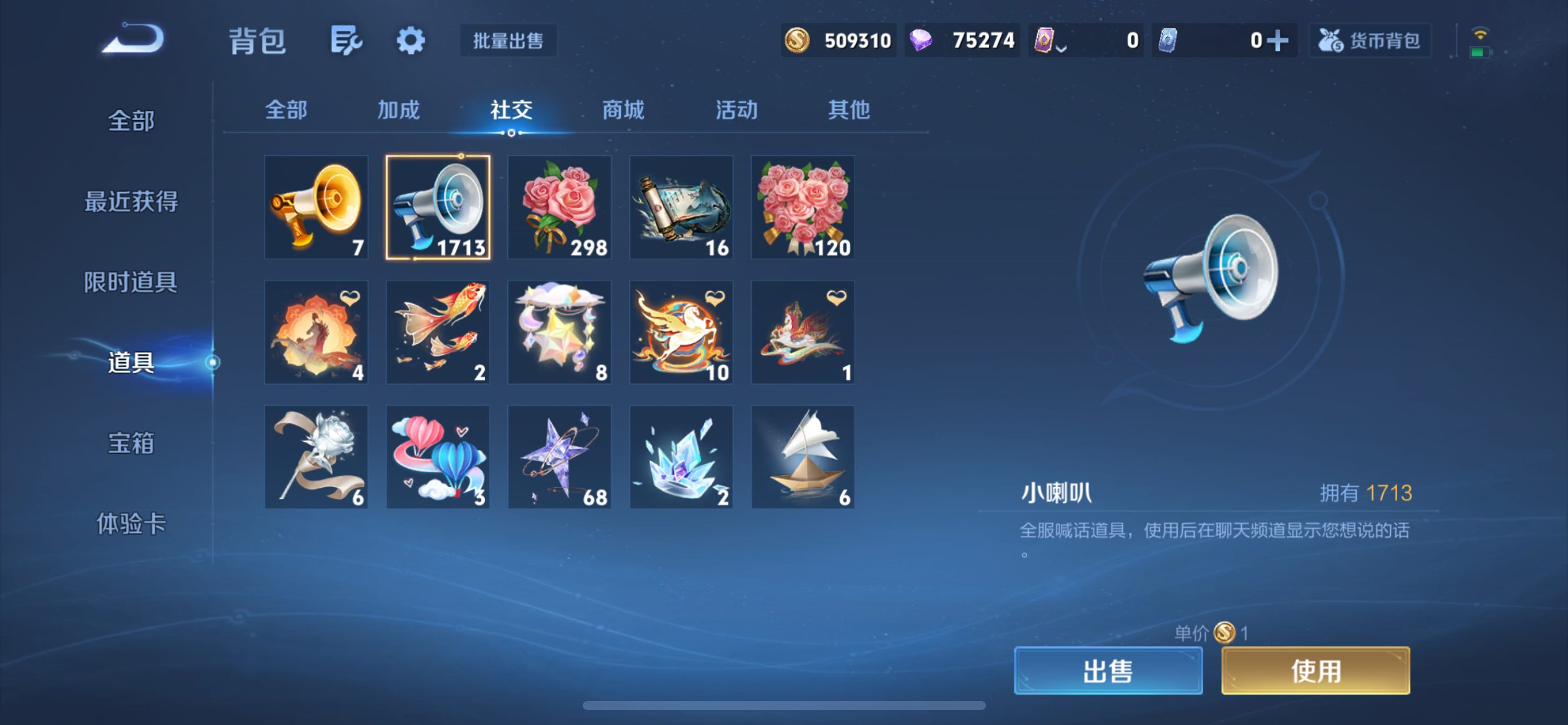Open the settings gear icon
1568x725 pixels.
[x=411, y=40]
